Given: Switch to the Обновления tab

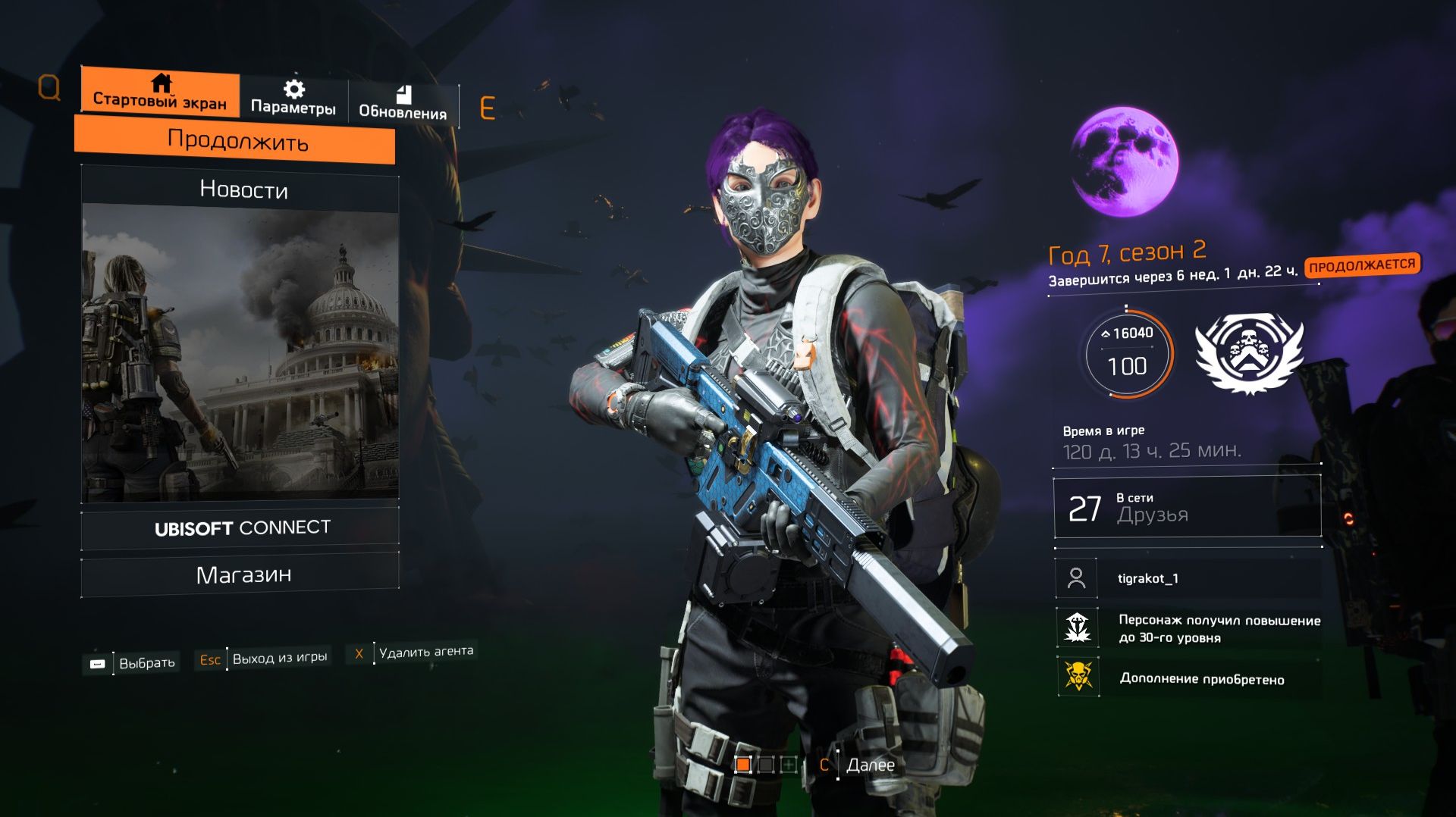Looking at the screenshot, I should (403, 103).
